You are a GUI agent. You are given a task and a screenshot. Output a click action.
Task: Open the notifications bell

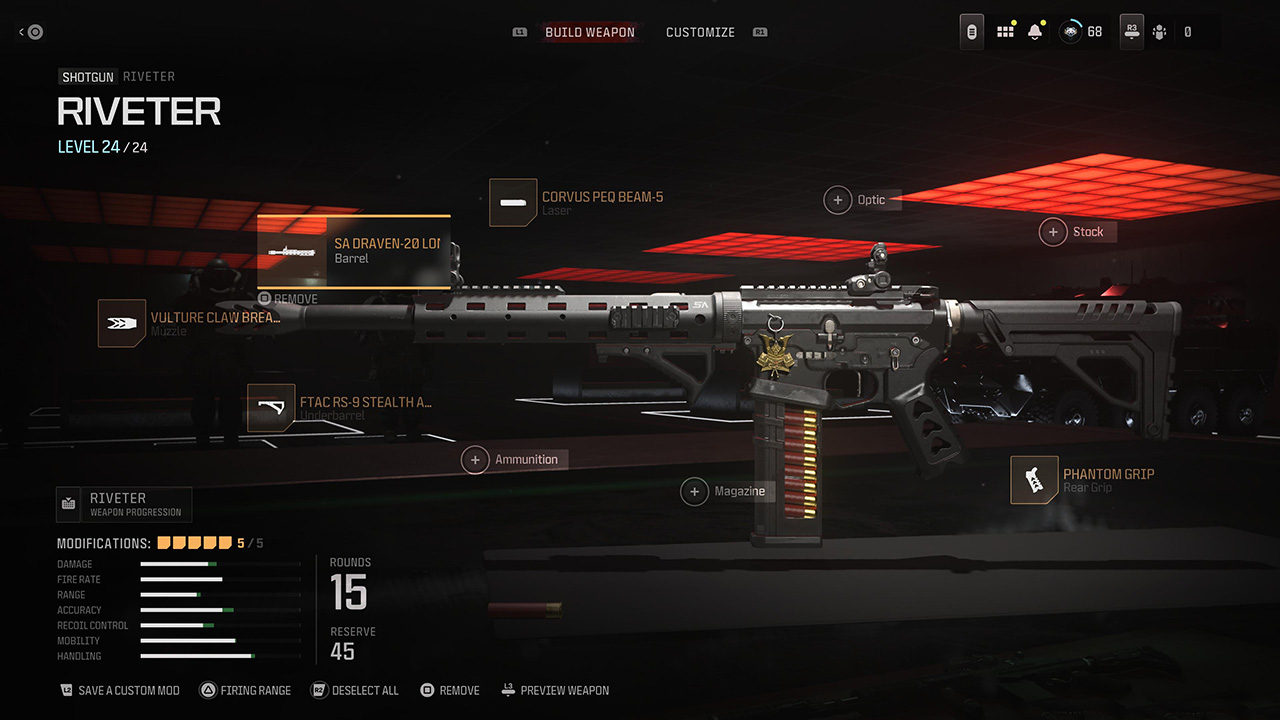[1035, 32]
